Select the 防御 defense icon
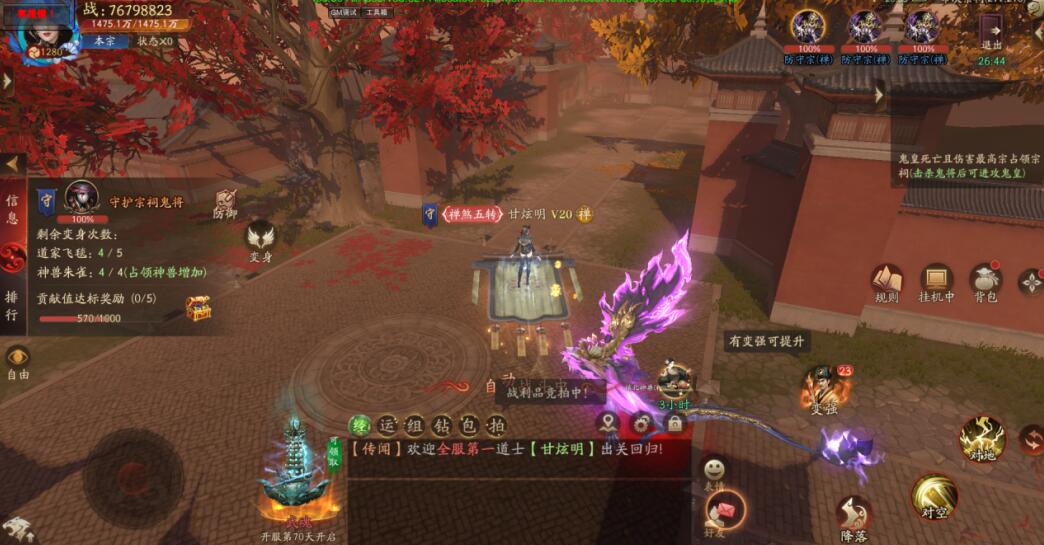The height and width of the screenshot is (545, 1044). [227, 201]
